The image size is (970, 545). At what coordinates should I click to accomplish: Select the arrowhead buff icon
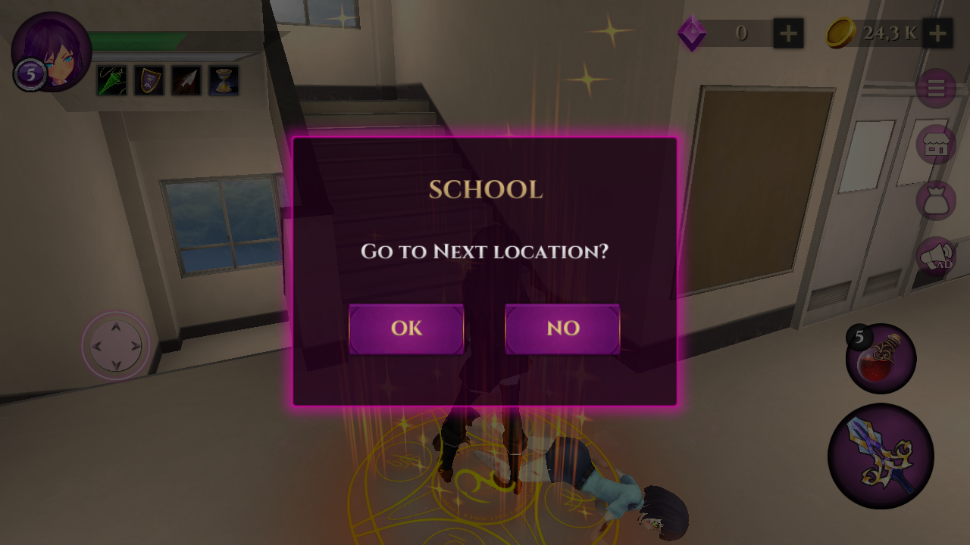tap(186, 80)
